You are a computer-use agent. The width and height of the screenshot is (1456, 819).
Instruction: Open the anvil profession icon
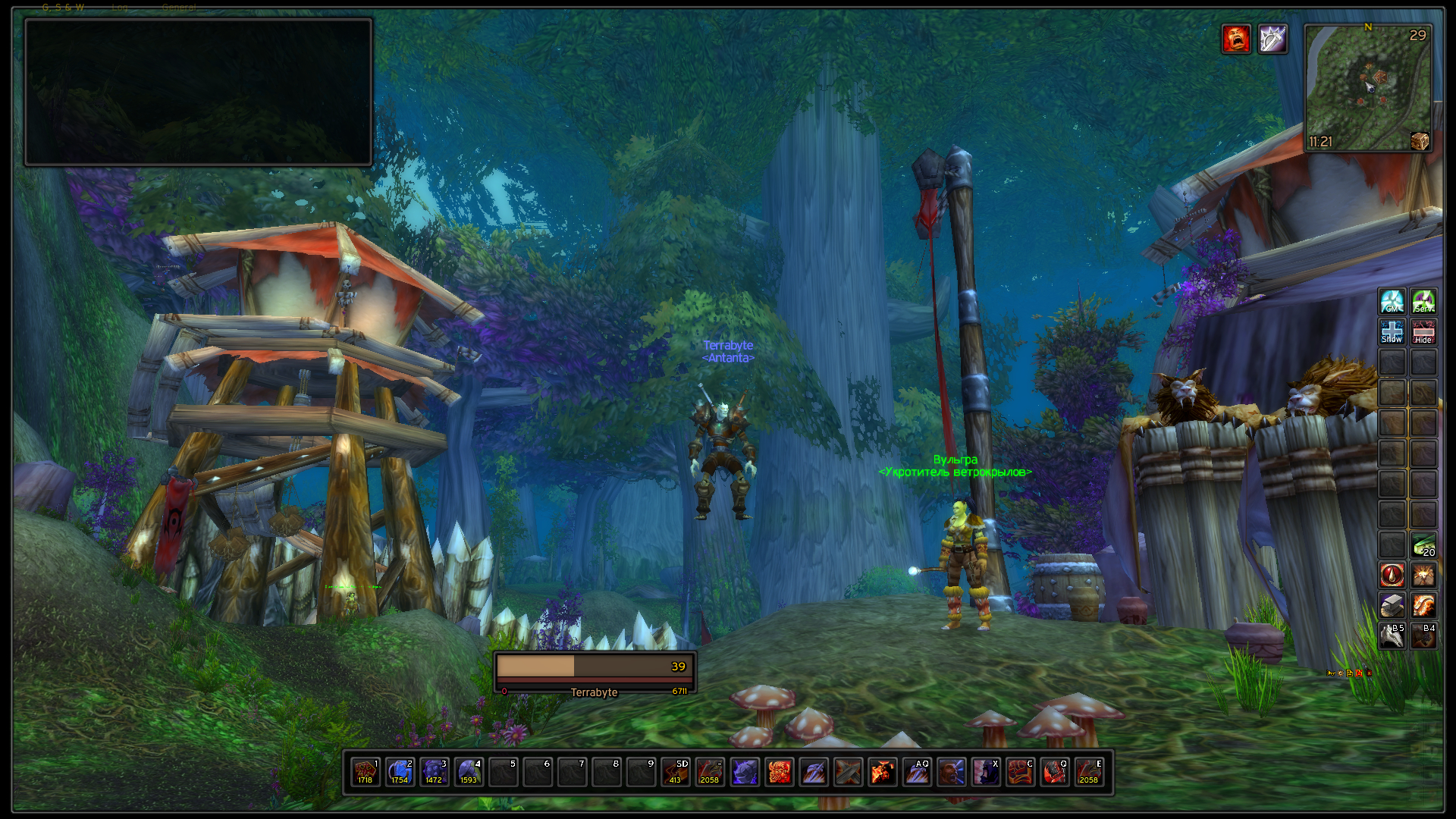1392,606
